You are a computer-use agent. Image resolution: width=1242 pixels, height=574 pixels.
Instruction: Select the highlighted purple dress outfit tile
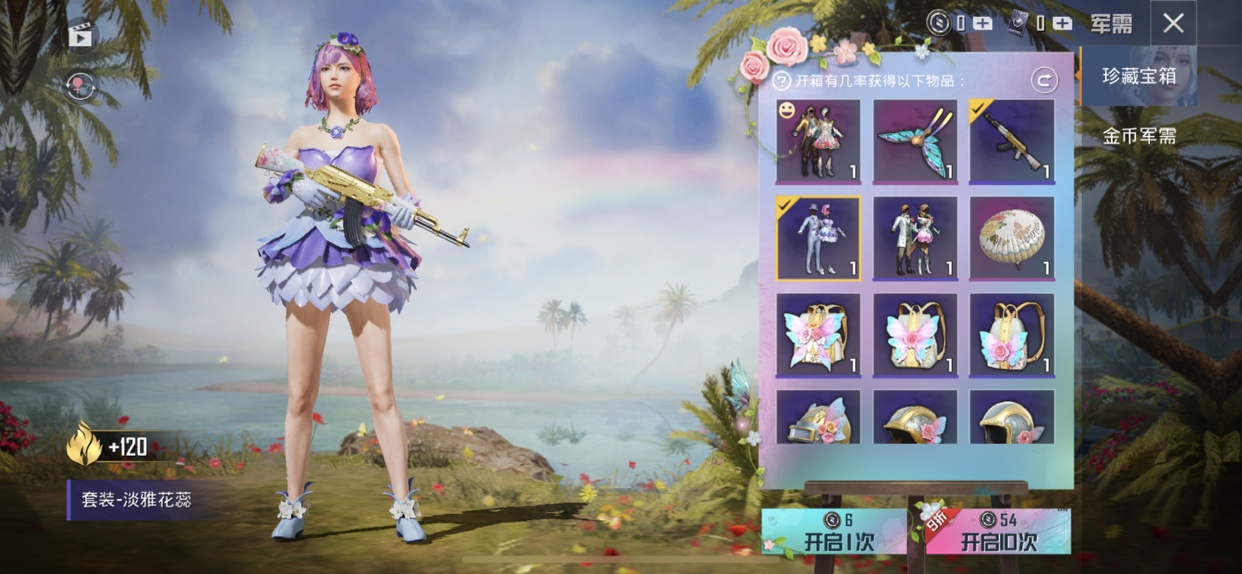coord(818,238)
